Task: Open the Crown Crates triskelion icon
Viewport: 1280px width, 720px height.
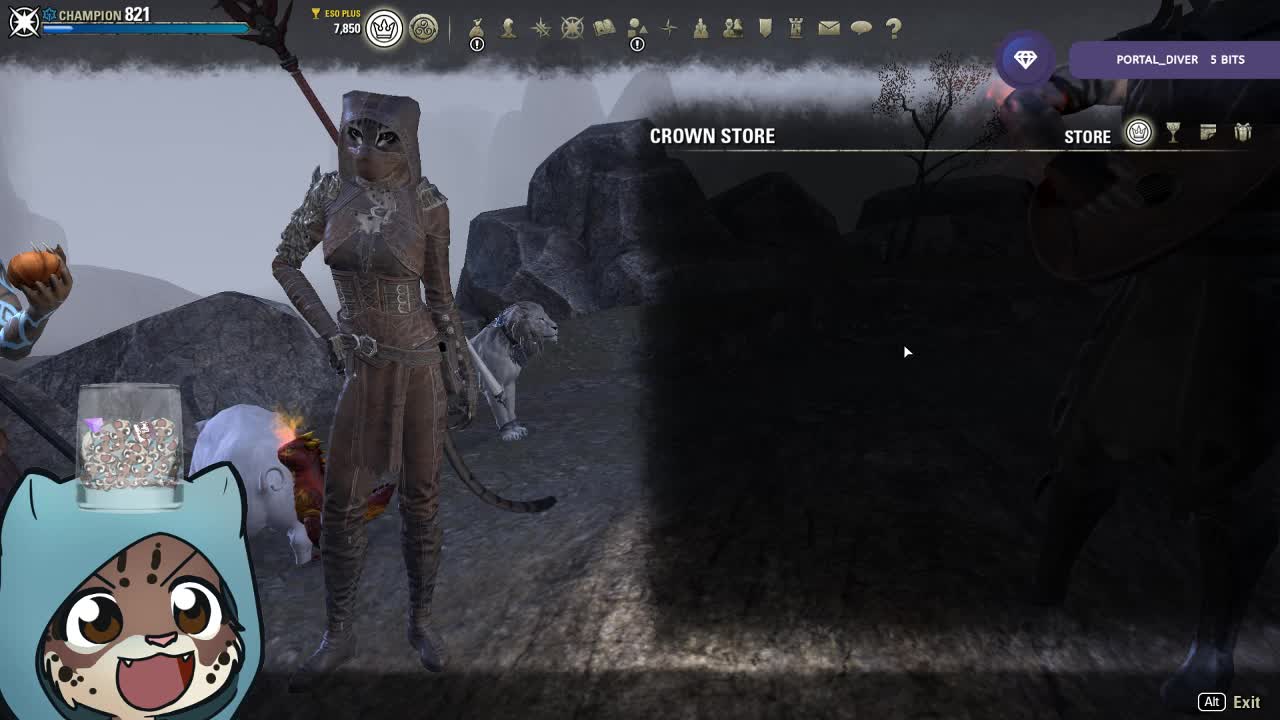Action: coord(423,29)
